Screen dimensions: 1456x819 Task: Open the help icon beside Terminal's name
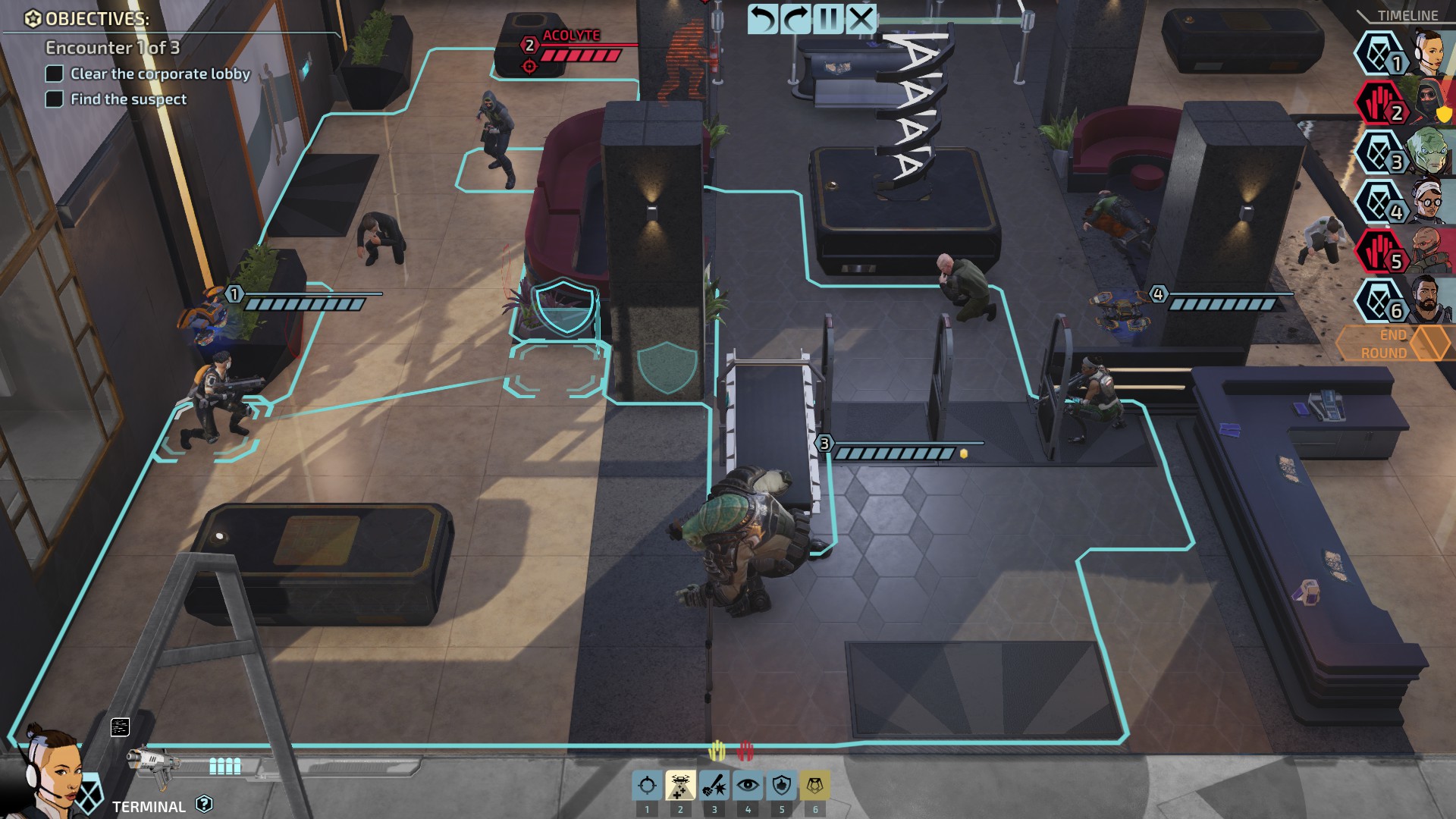pyautogui.click(x=204, y=804)
